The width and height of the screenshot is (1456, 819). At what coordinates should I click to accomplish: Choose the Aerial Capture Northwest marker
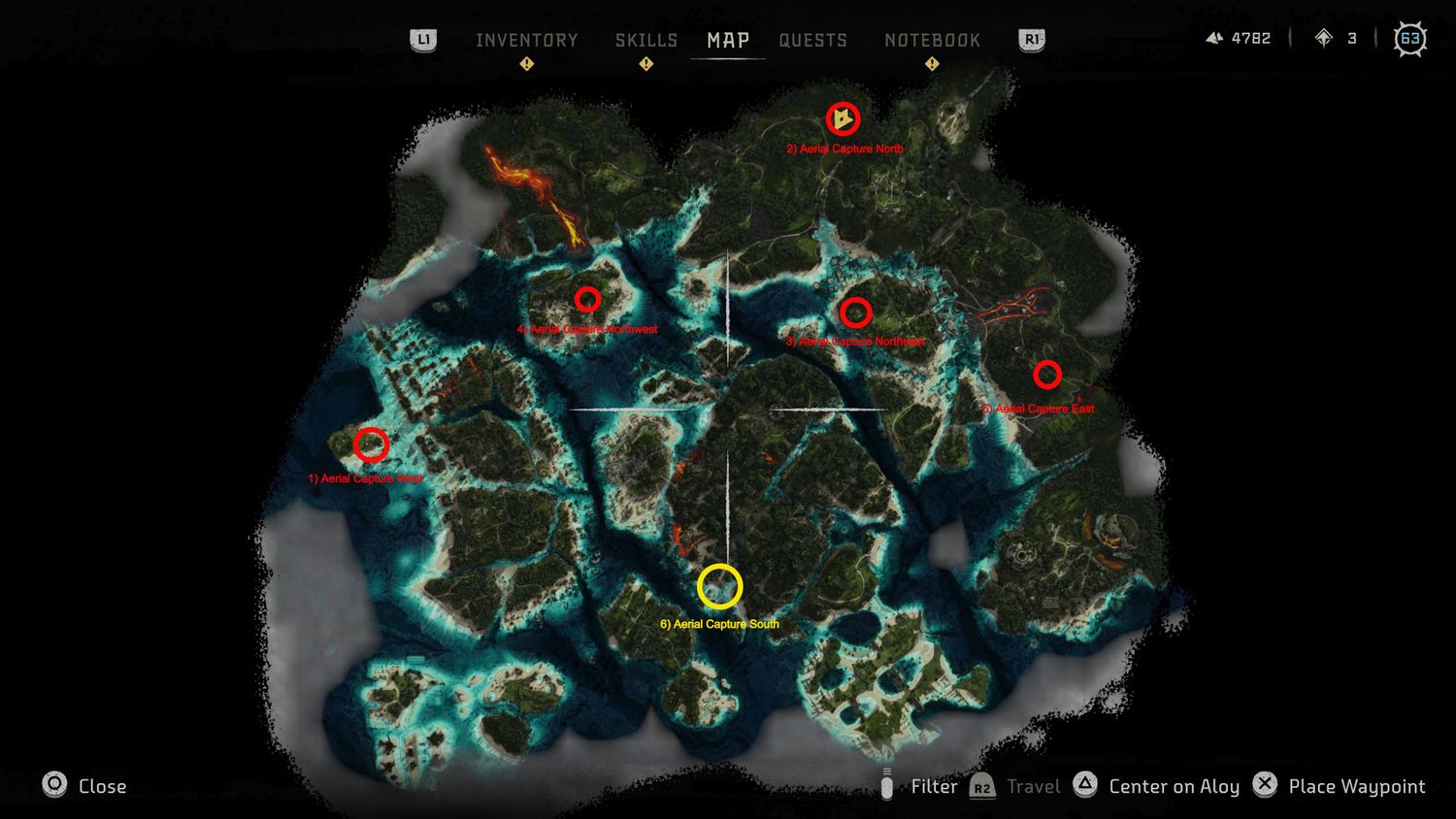pos(587,299)
